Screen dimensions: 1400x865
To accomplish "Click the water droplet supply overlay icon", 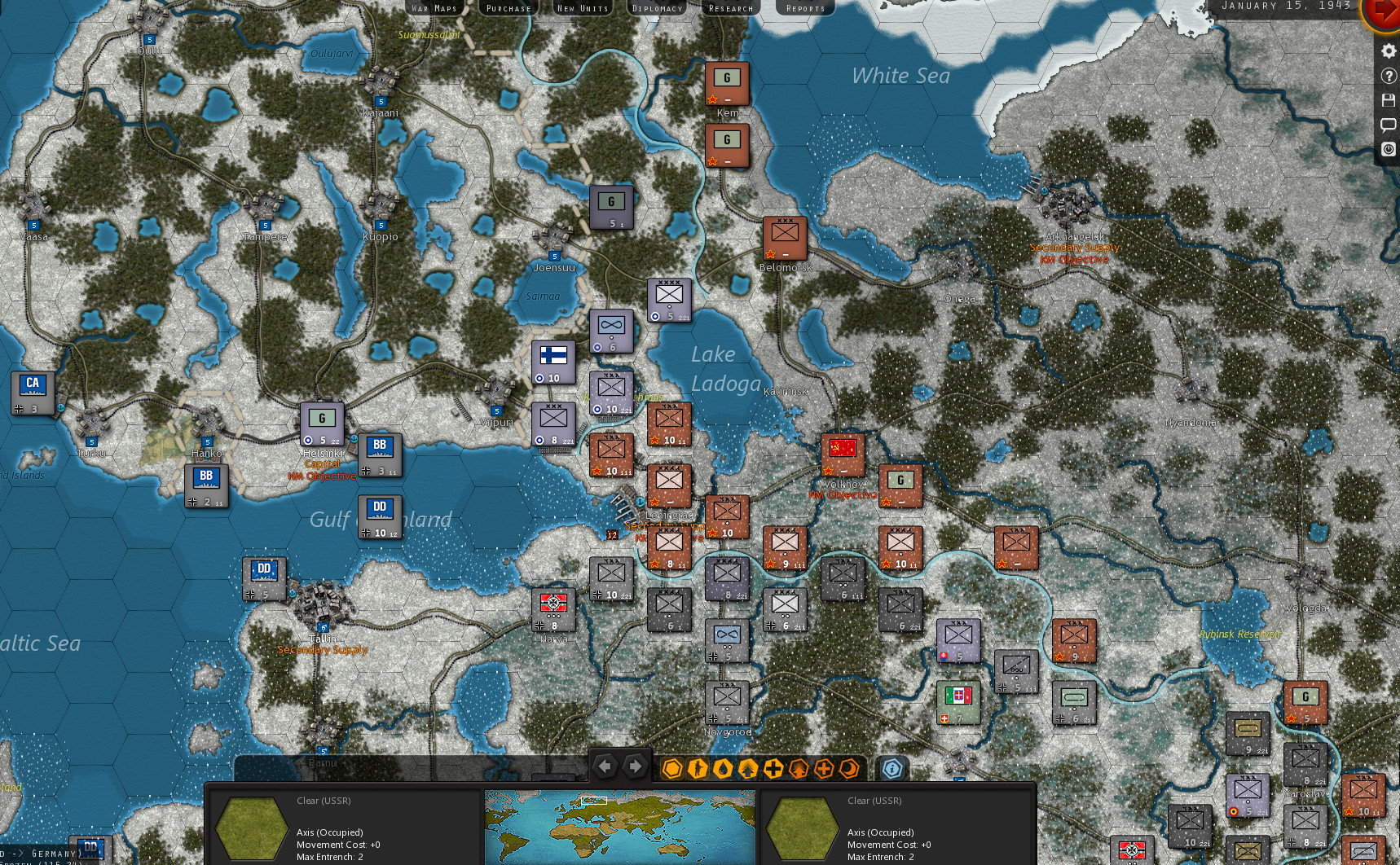I will coord(722,768).
